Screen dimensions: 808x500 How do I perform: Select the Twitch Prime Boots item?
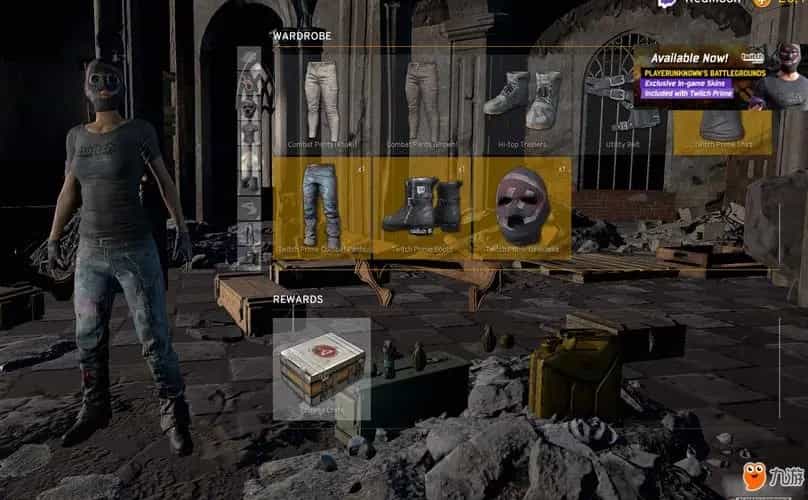point(422,207)
